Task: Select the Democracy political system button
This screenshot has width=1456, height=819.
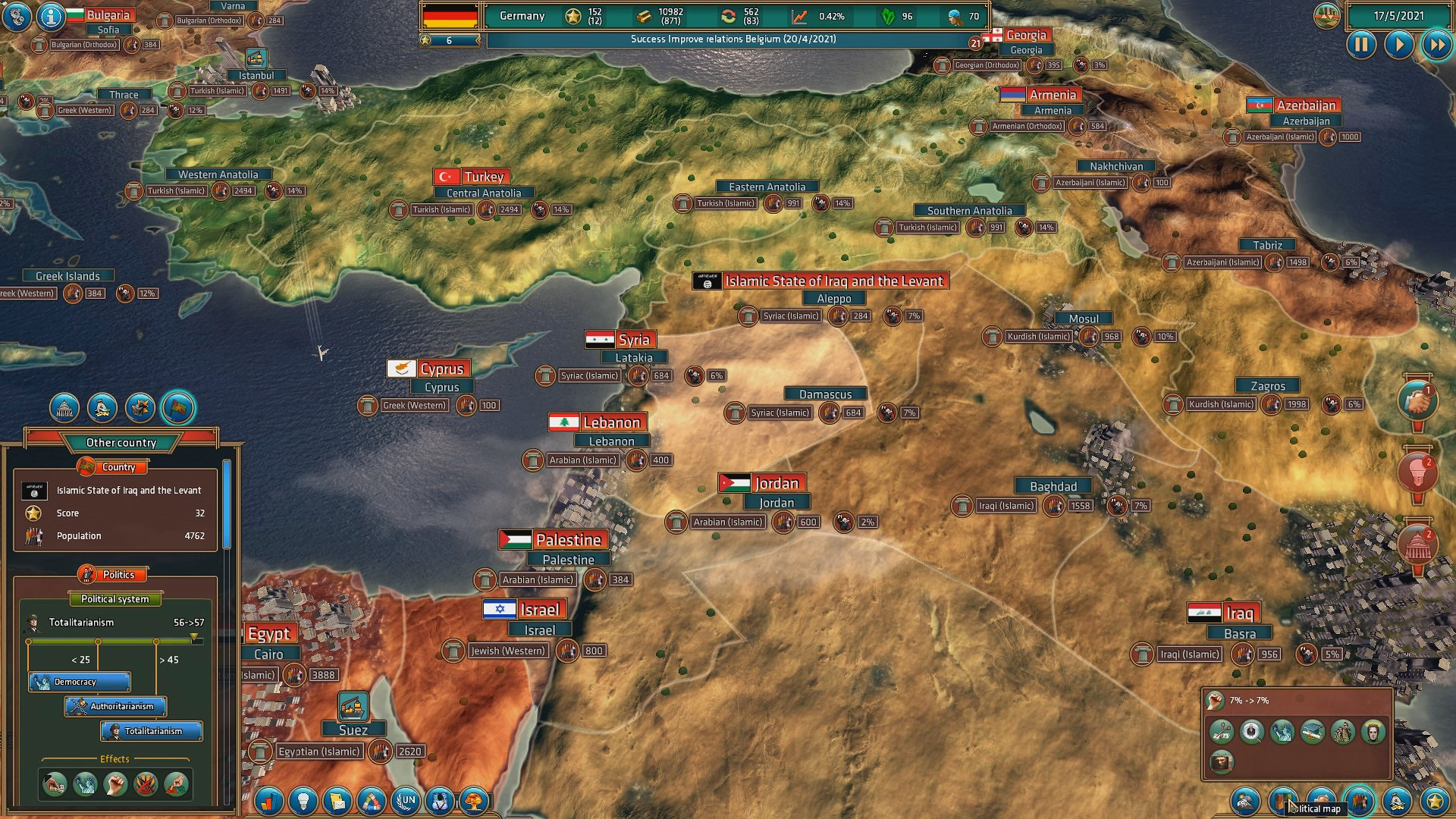Action: click(79, 682)
